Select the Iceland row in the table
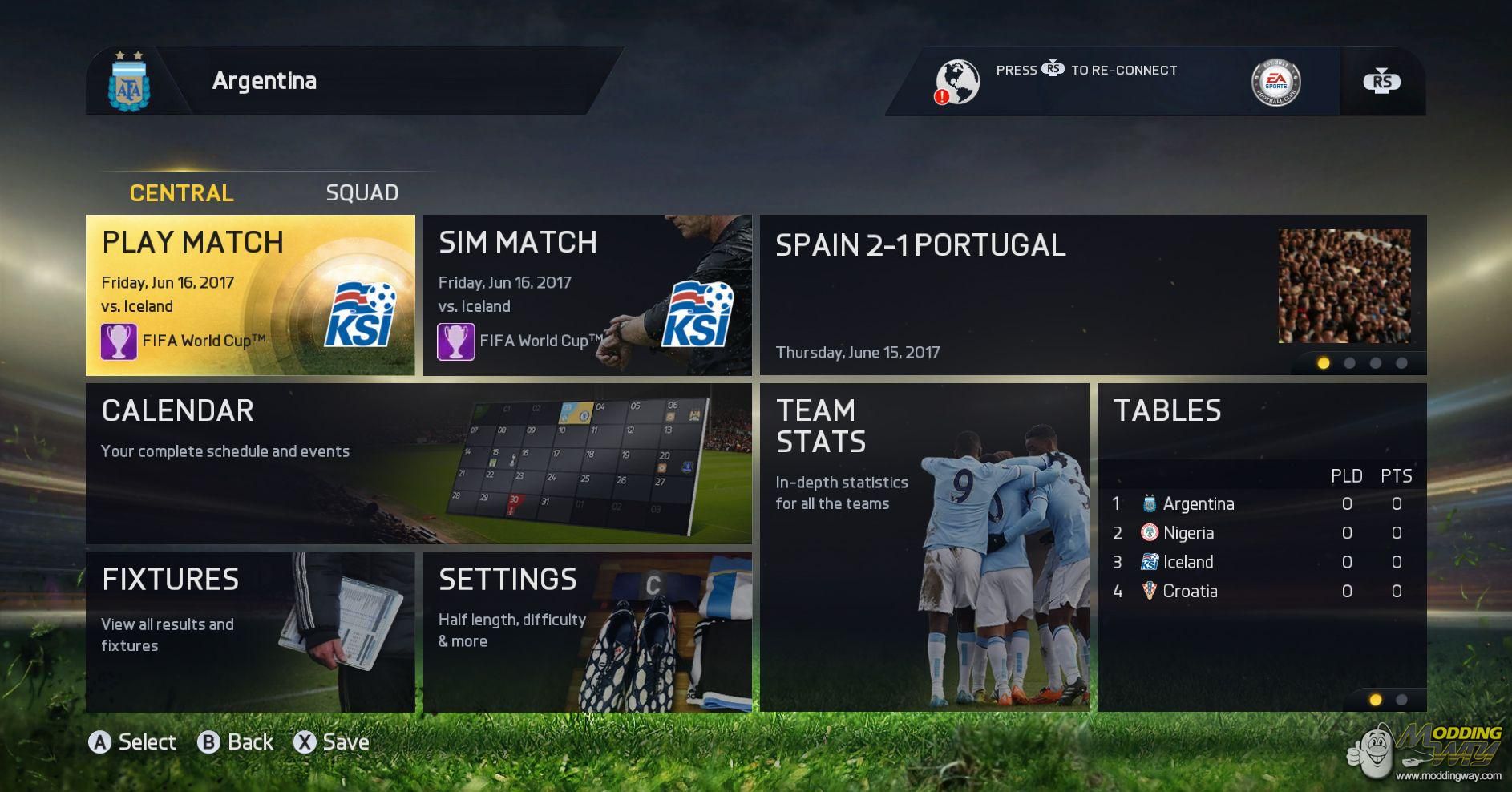Screen dimensions: 1512x792 (1261, 562)
